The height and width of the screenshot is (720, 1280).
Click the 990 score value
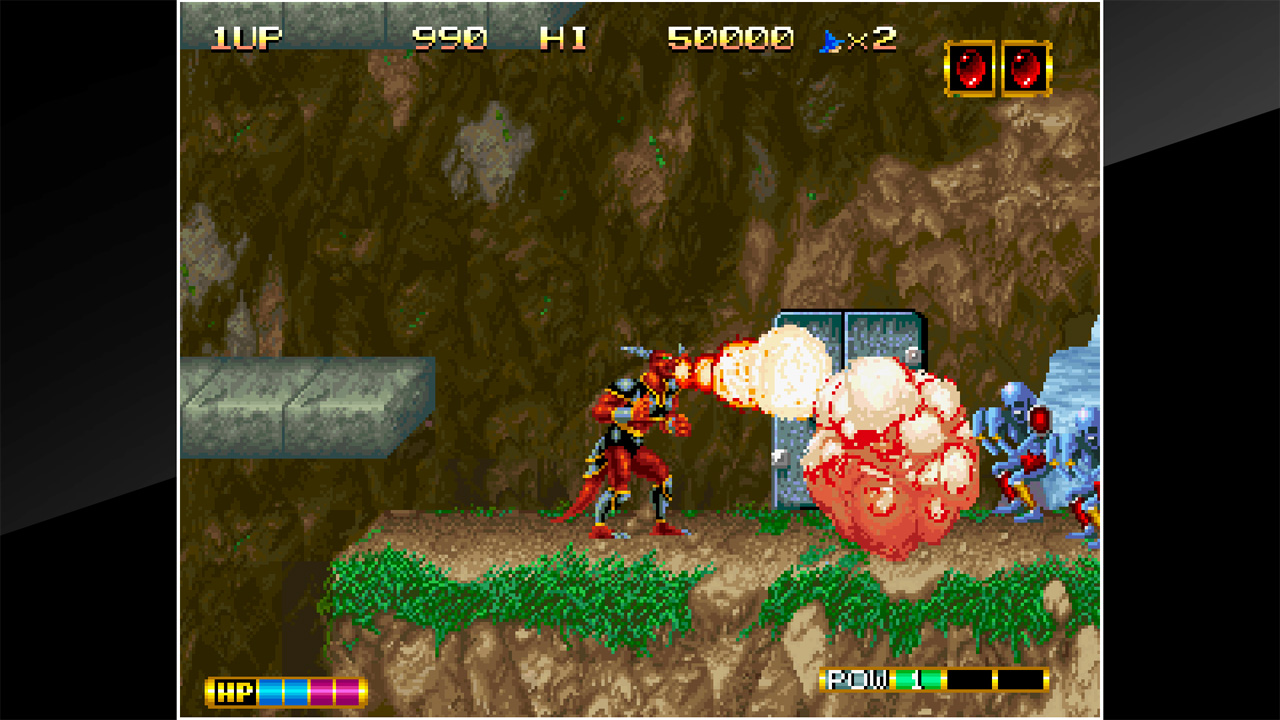point(451,37)
